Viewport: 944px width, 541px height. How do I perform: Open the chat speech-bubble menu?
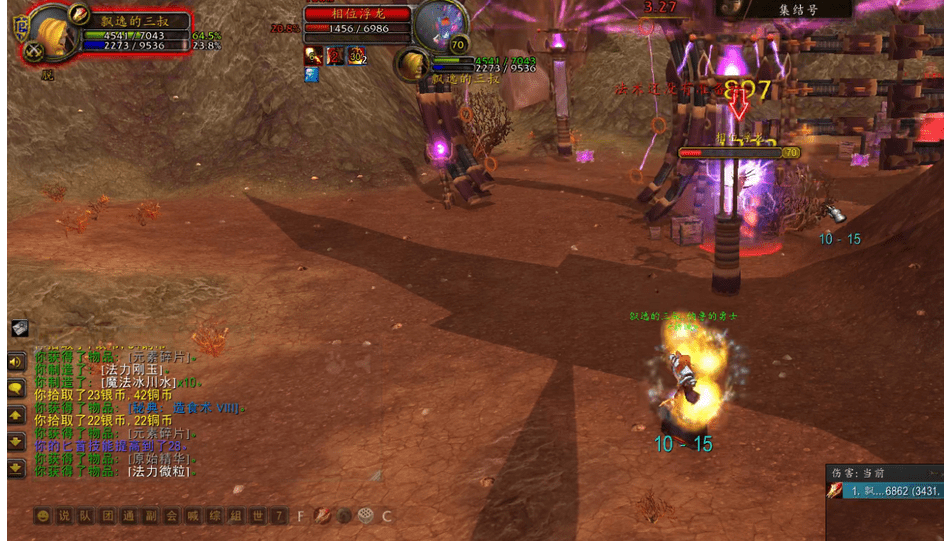click(x=17, y=388)
